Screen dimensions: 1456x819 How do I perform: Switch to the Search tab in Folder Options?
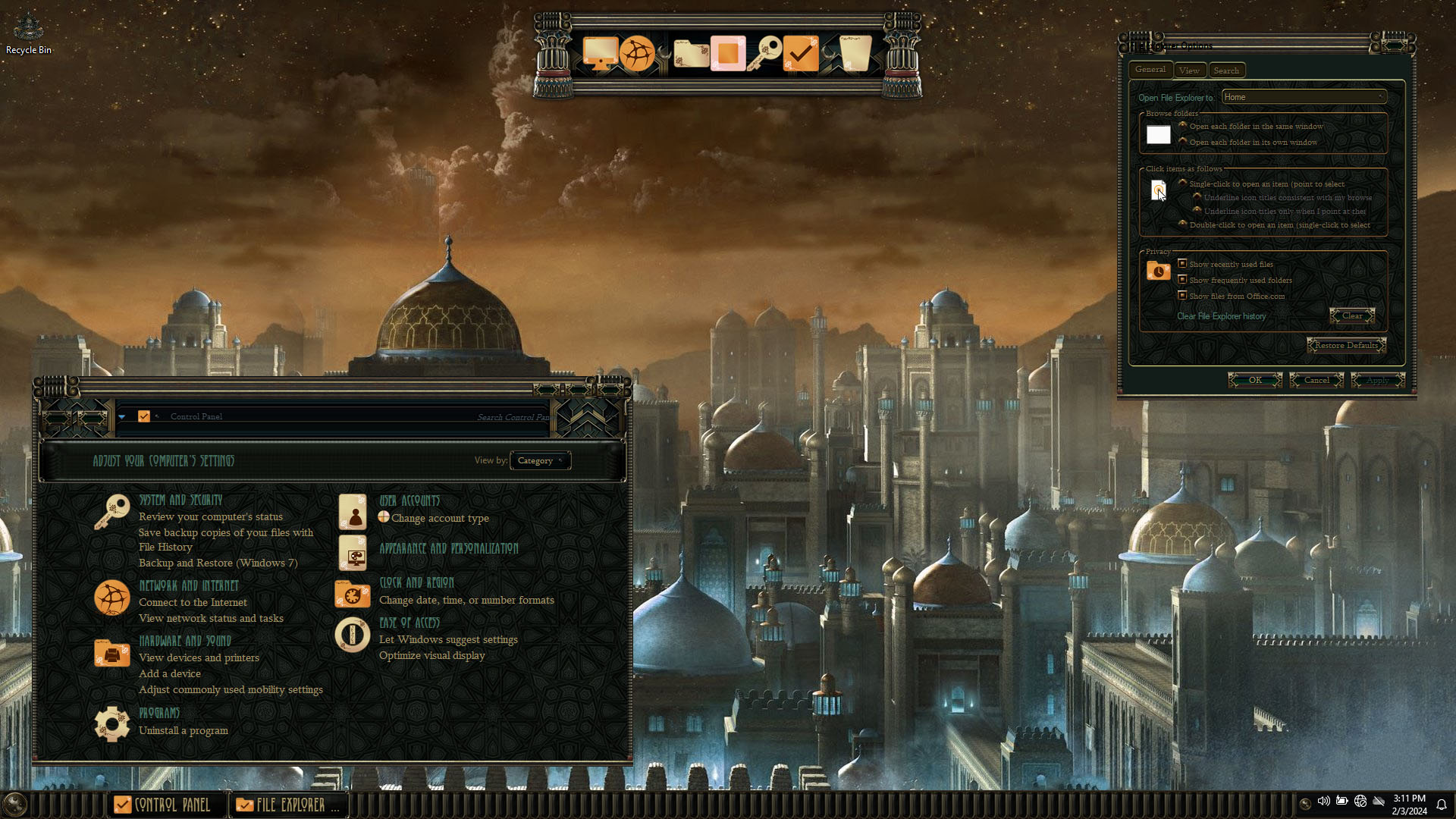pyautogui.click(x=1226, y=71)
